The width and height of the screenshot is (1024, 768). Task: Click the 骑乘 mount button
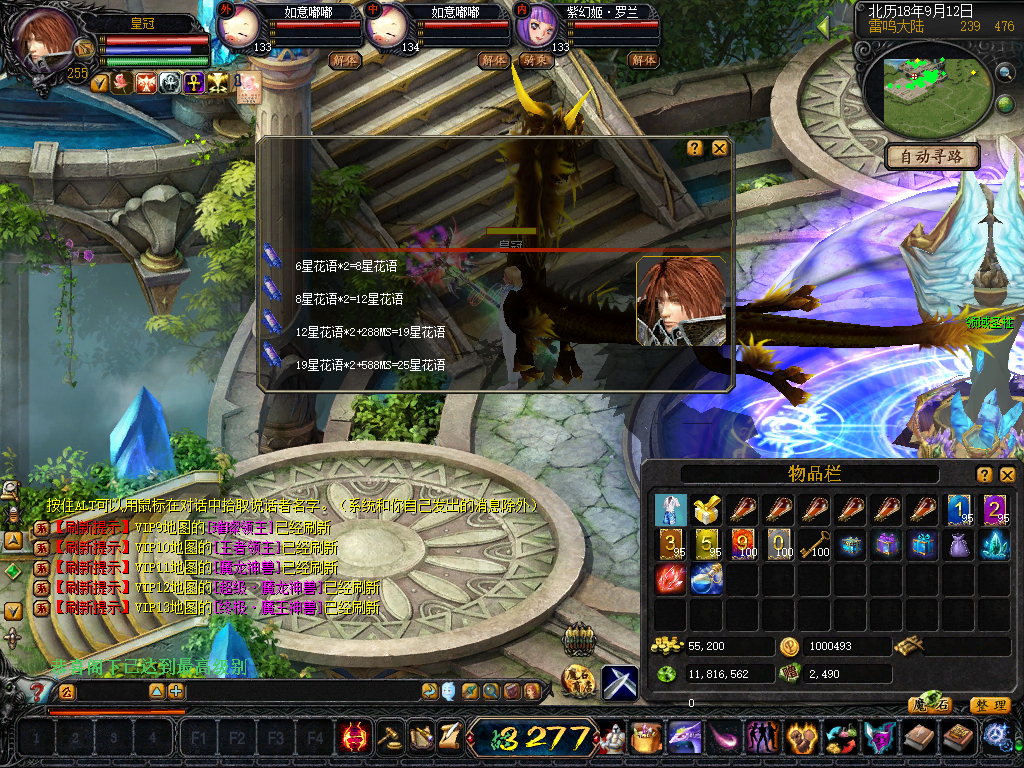pyautogui.click(x=535, y=60)
